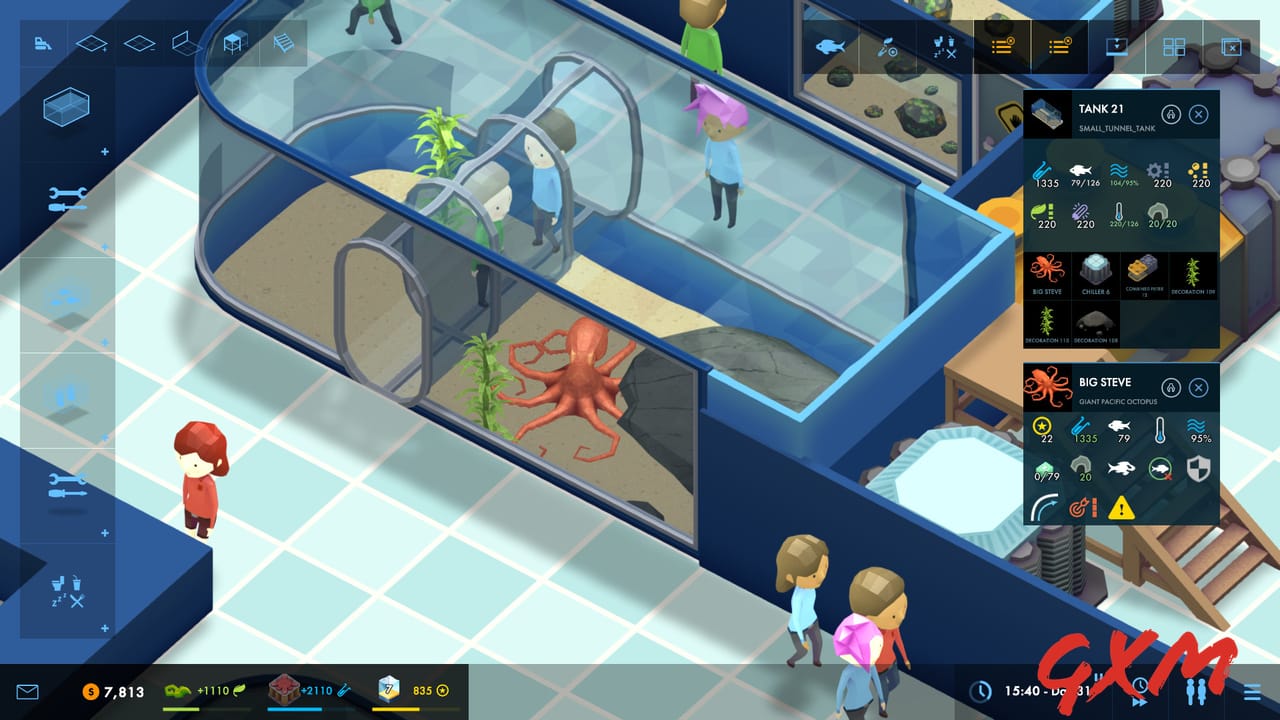Open the fish selection menu

(830, 45)
